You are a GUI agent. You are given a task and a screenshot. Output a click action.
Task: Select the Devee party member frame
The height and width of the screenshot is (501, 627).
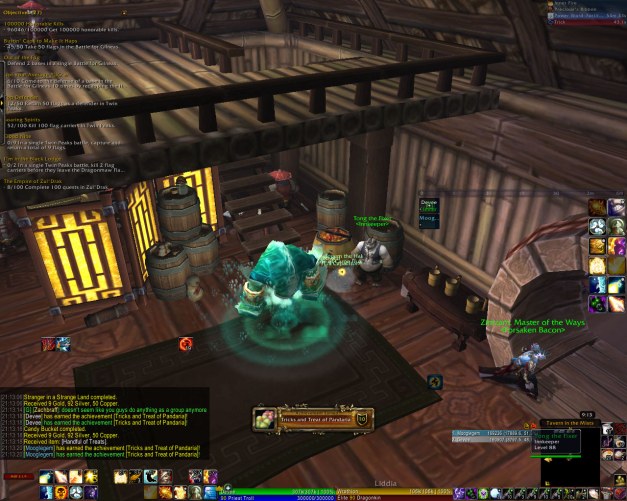click(x=428, y=204)
